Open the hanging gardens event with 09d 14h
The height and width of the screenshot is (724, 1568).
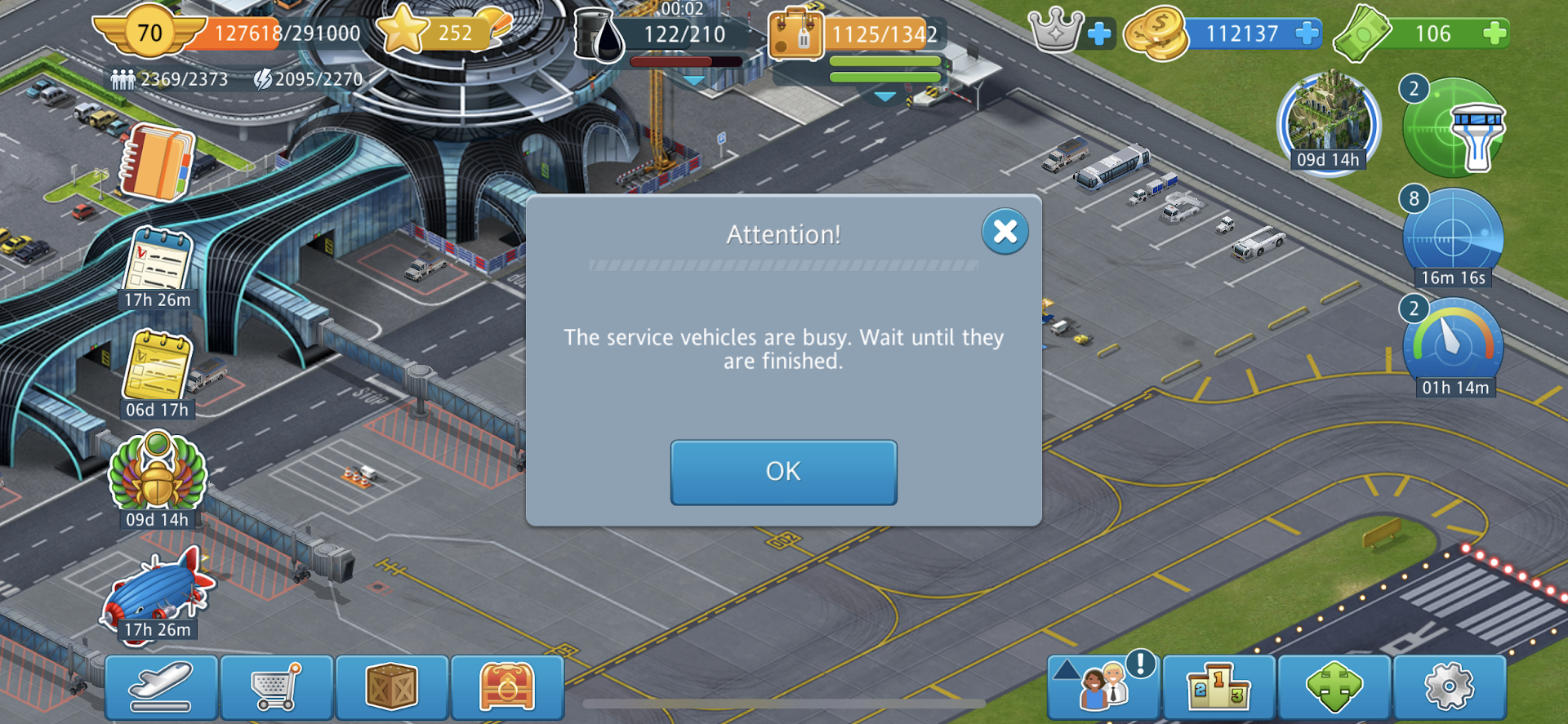click(1329, 122)
